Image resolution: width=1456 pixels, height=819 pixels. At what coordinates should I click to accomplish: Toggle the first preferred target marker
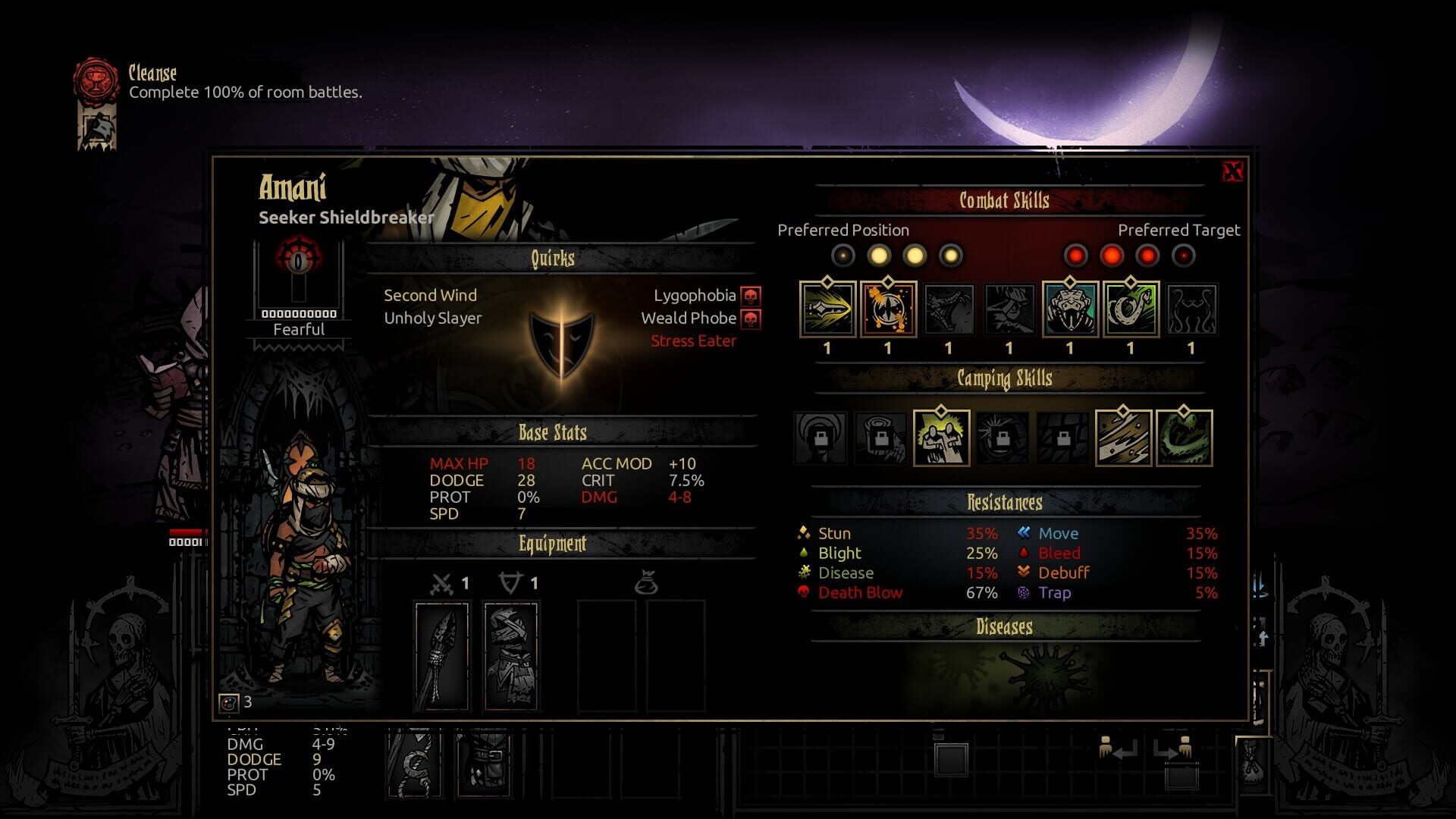point(1077,256)
